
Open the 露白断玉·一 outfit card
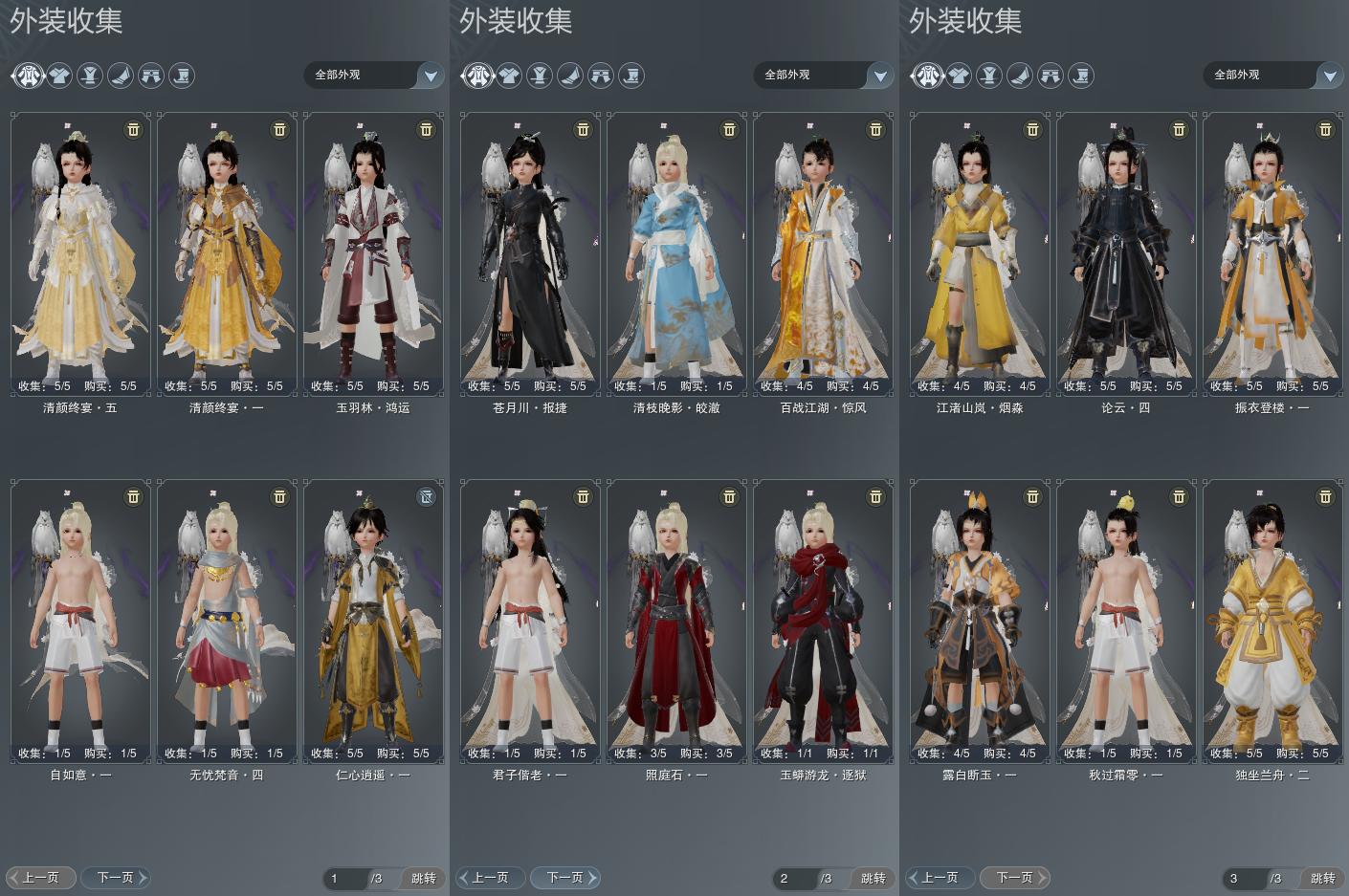point(980,622)
